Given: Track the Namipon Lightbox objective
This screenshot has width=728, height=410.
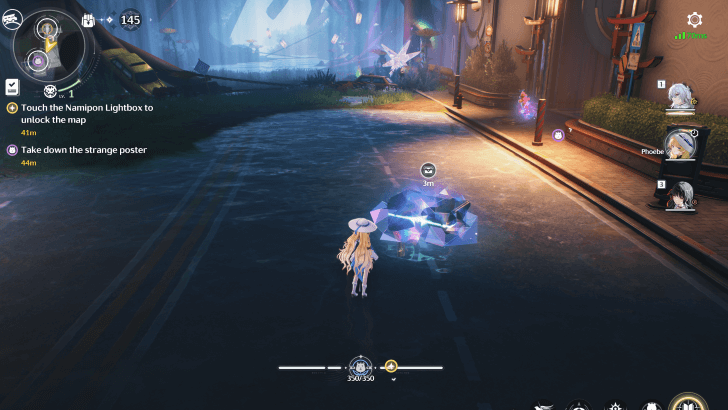Looking at the screenshot, I should pos(80,112).
